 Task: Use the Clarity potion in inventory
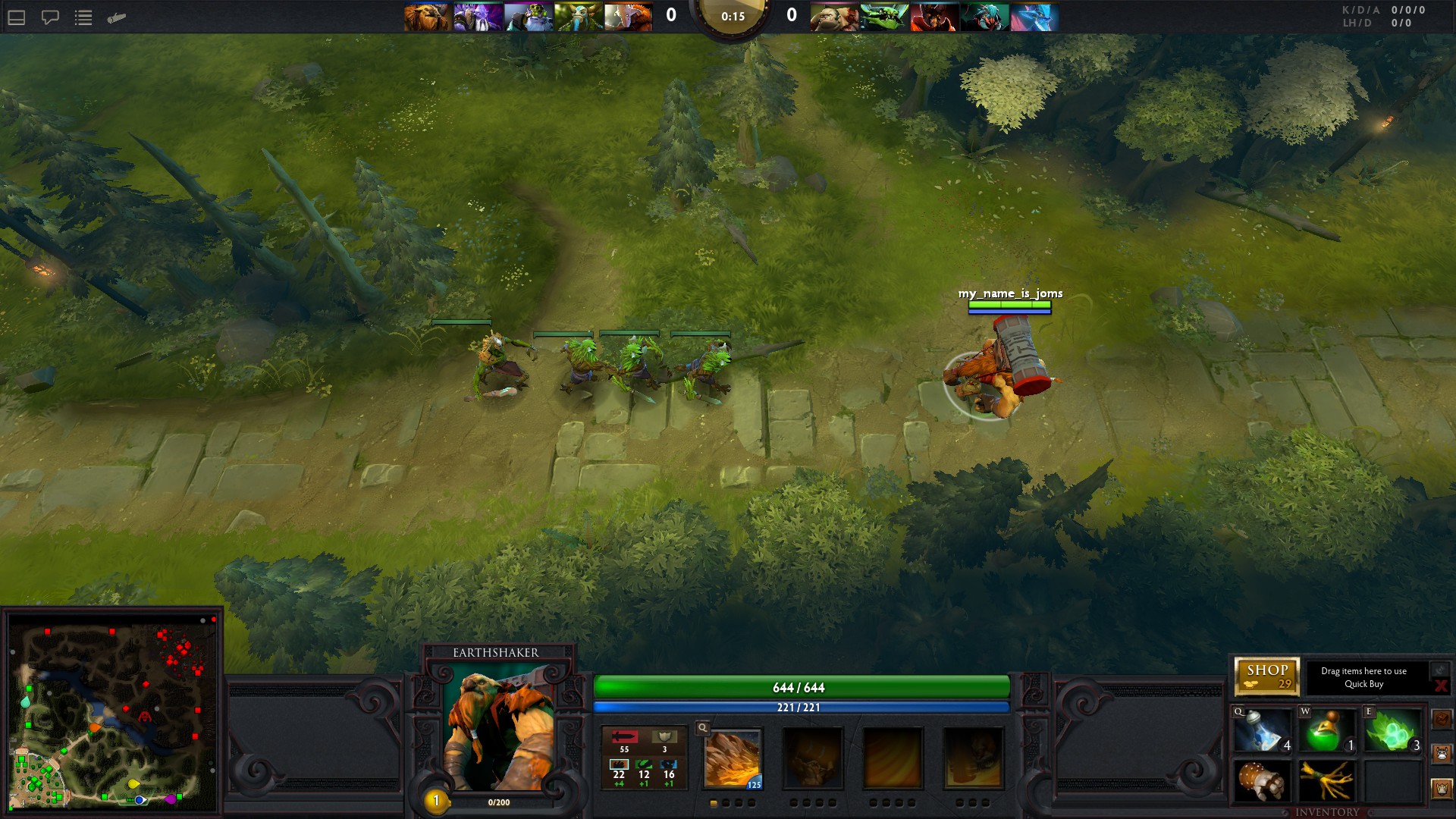(x=1262, y=731)
